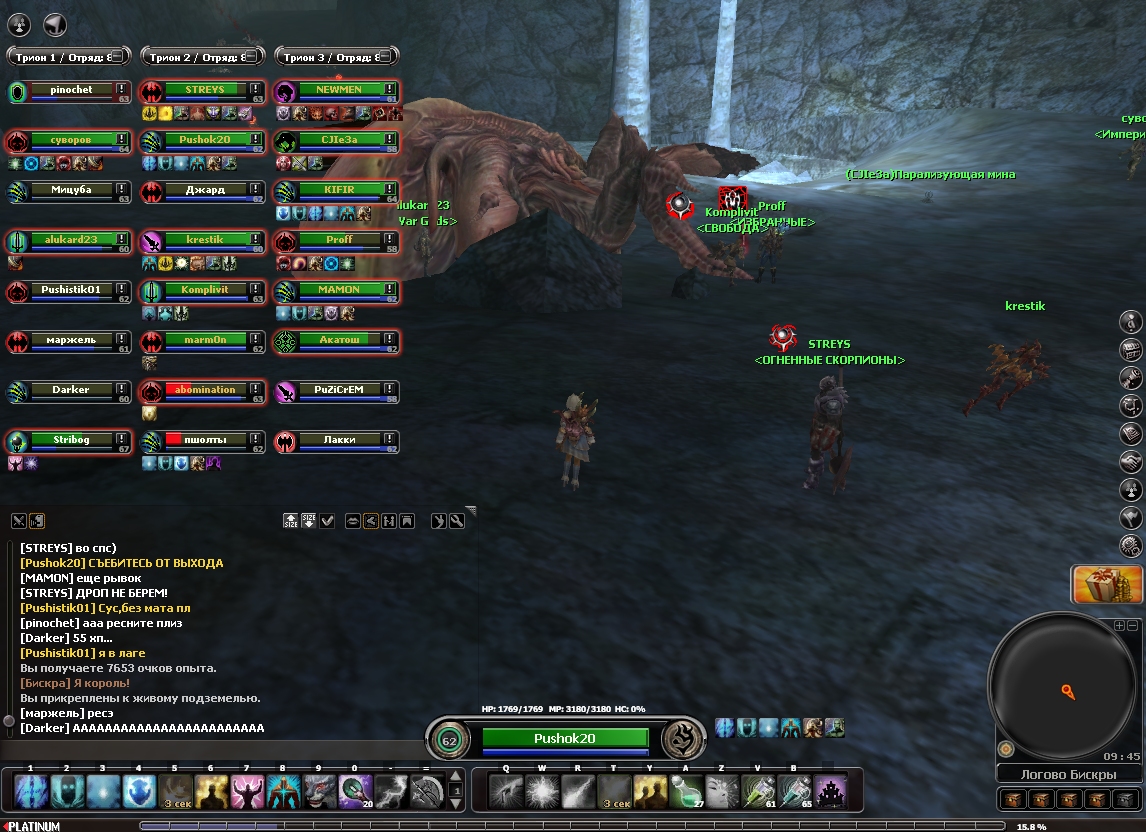Use the golden silhouette skill in slot 6
Viewport: 1146px width, 832px height.
coord(211,792)
